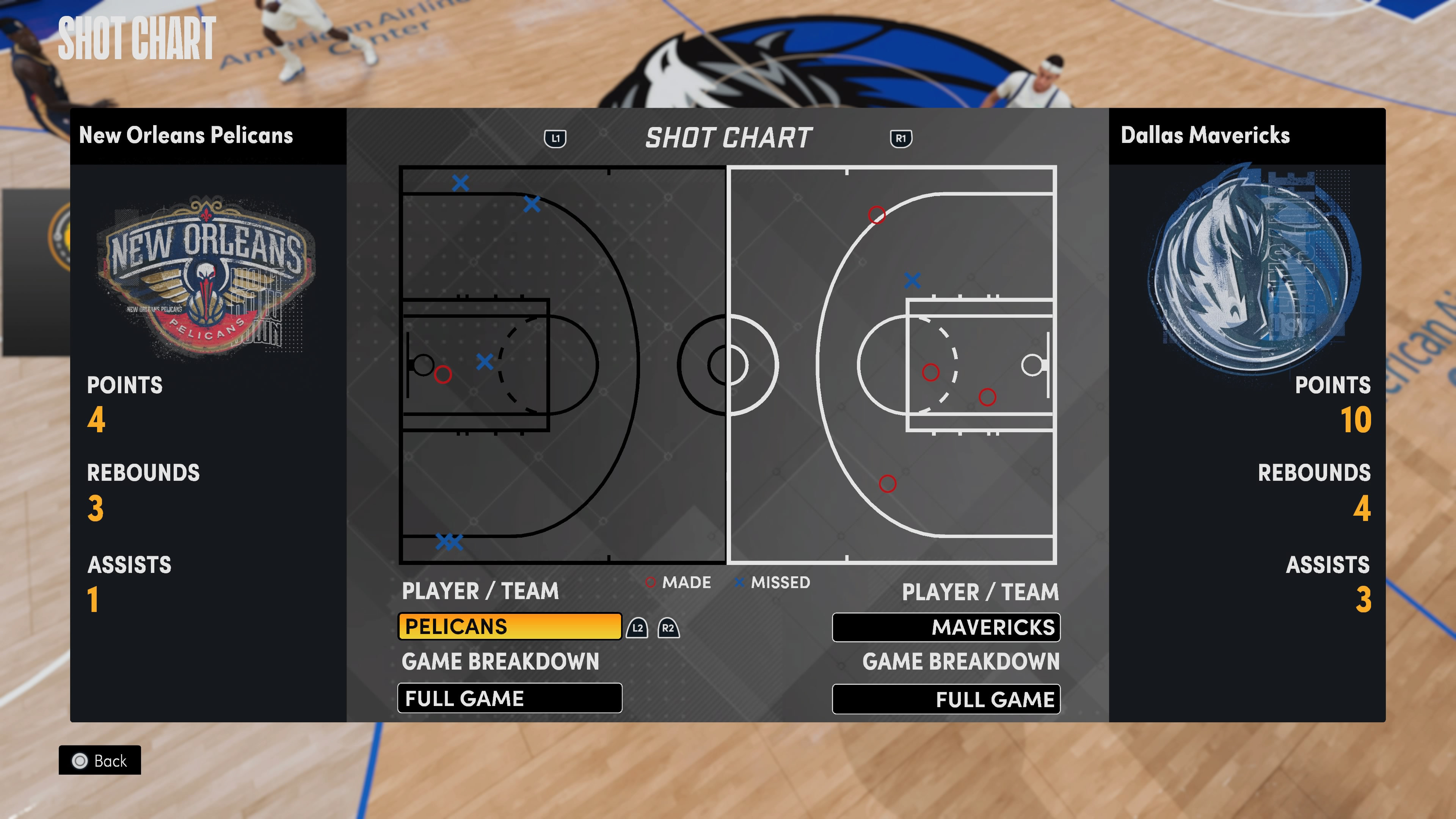1456x819 pixels.
Task: Select the PELICANS player/team selector
Action: [509, 626]
